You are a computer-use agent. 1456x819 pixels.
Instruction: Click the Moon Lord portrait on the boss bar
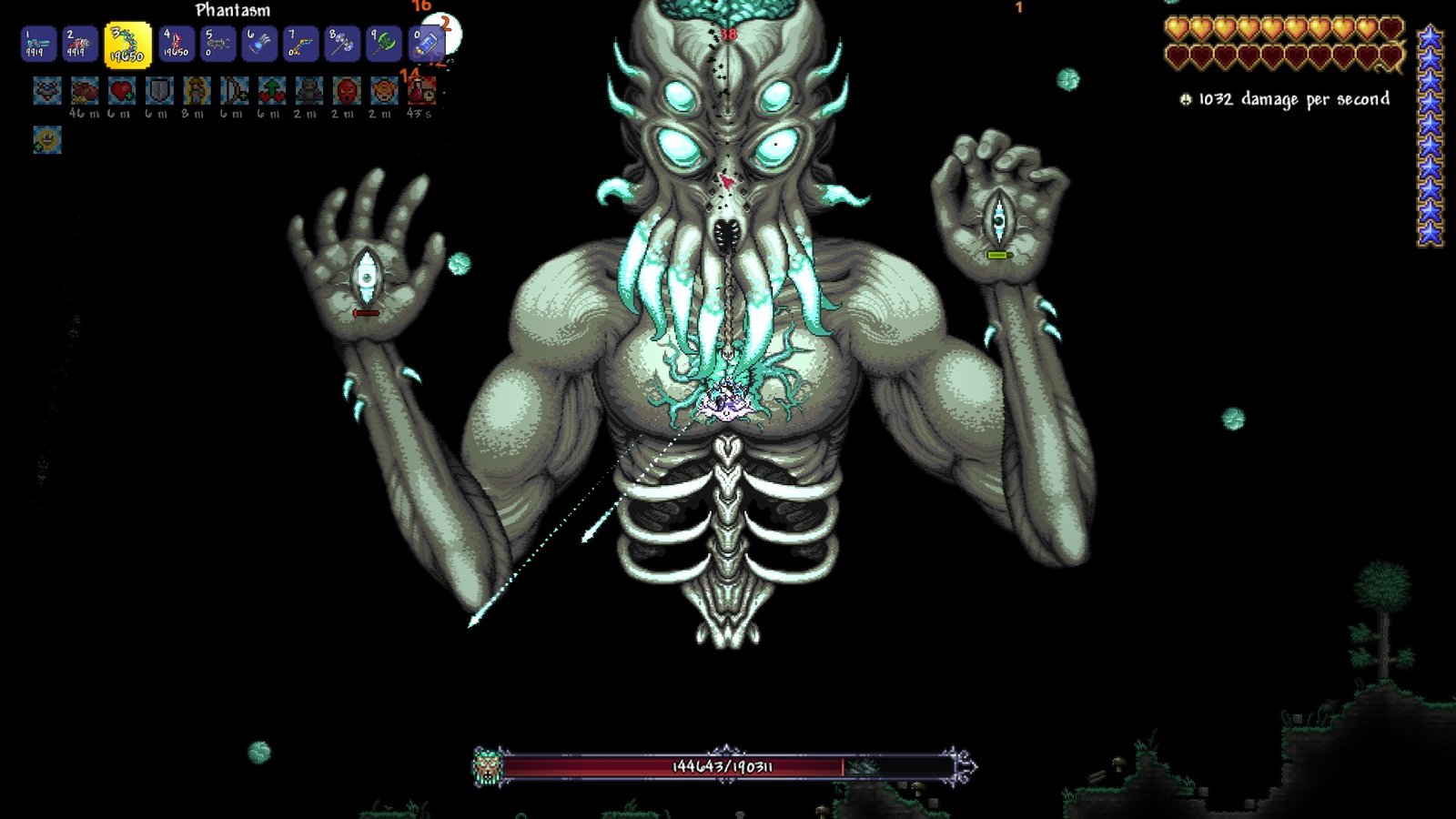(488, 765)
